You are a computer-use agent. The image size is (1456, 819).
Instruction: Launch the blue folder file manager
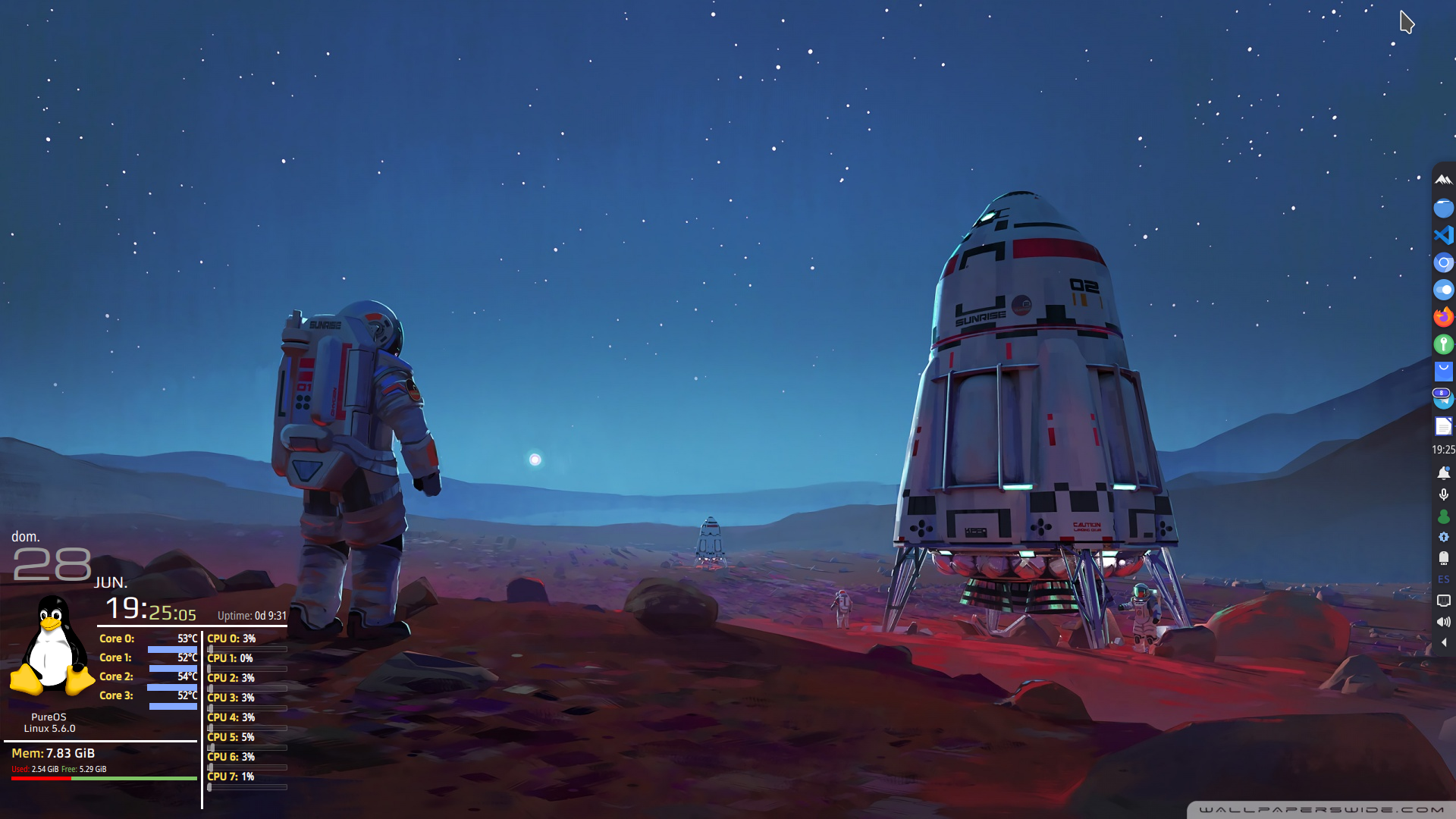click(x=1443, y=208)
